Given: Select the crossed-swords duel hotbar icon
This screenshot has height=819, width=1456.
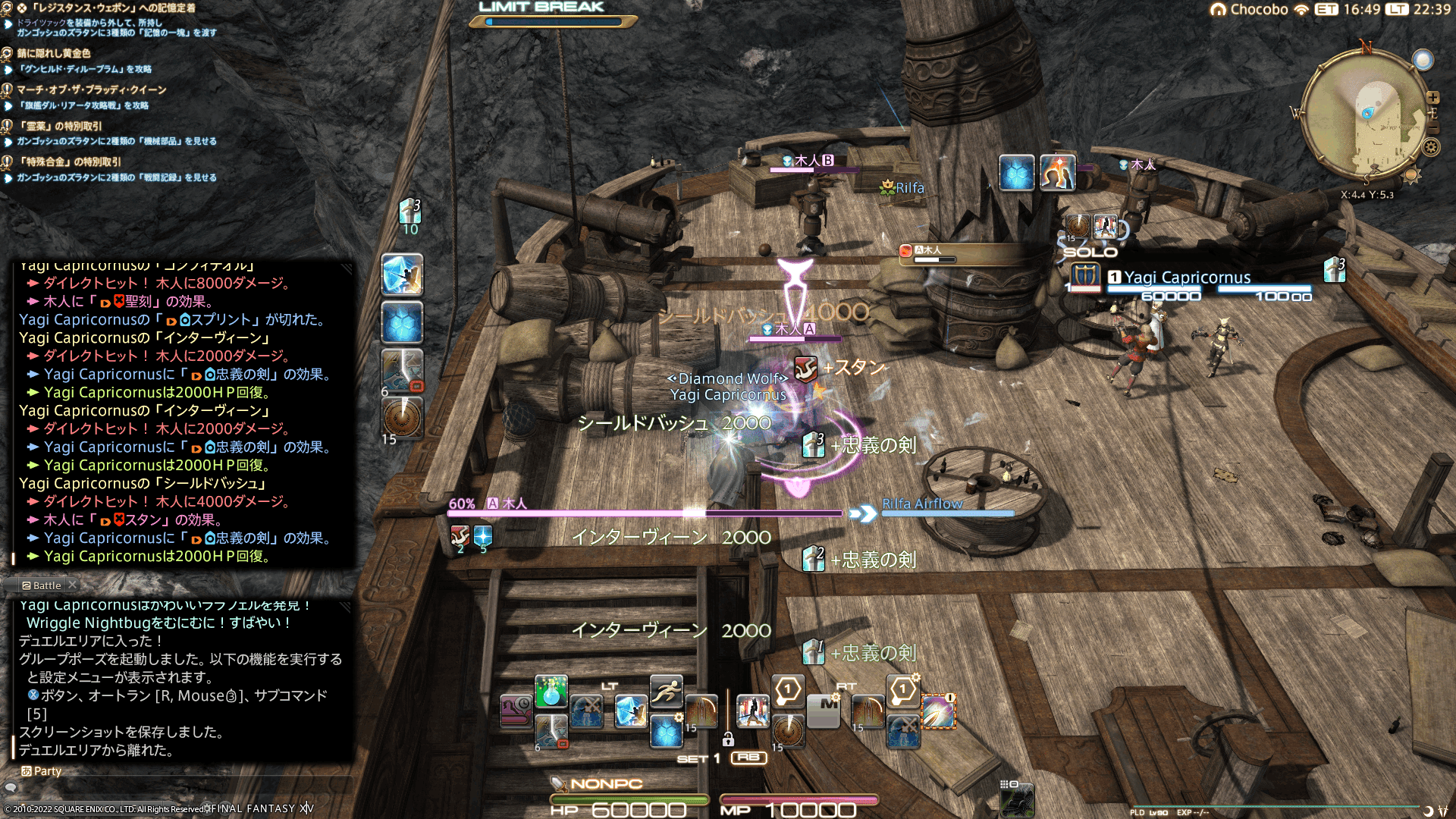Looking at the screenshot, I should click(585, 712).
